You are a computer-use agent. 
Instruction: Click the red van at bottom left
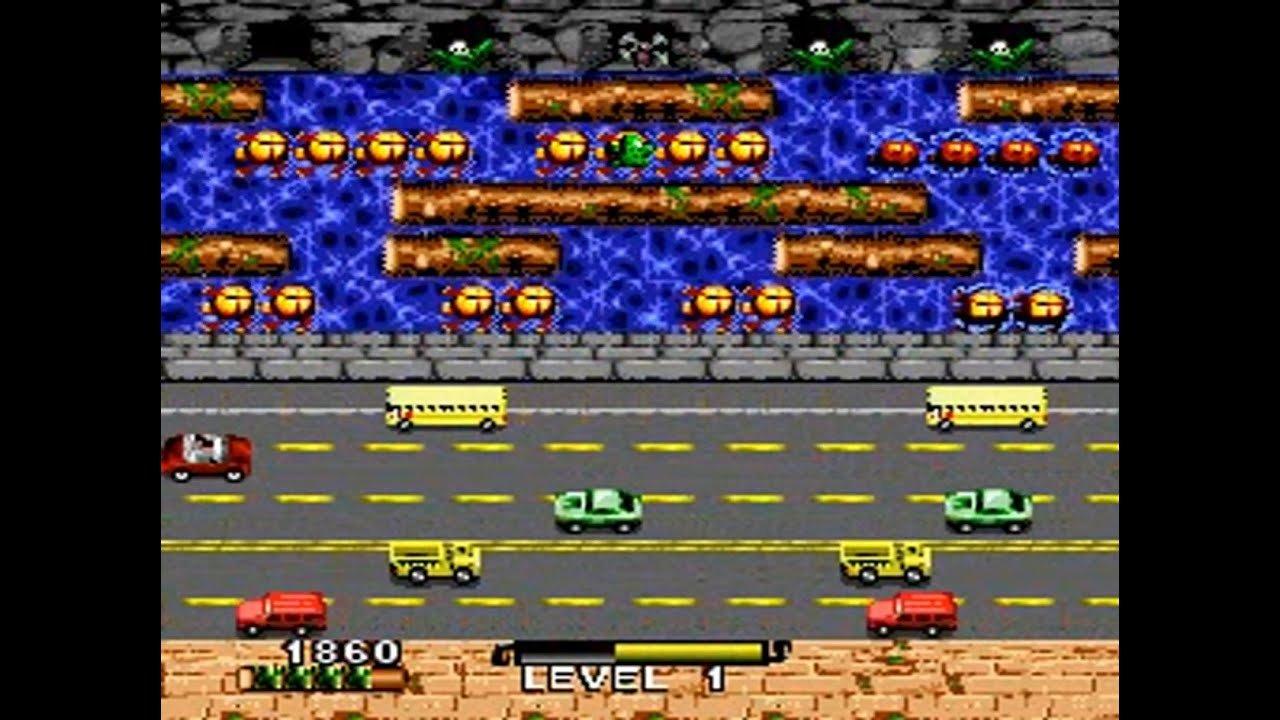click(283, 615)
